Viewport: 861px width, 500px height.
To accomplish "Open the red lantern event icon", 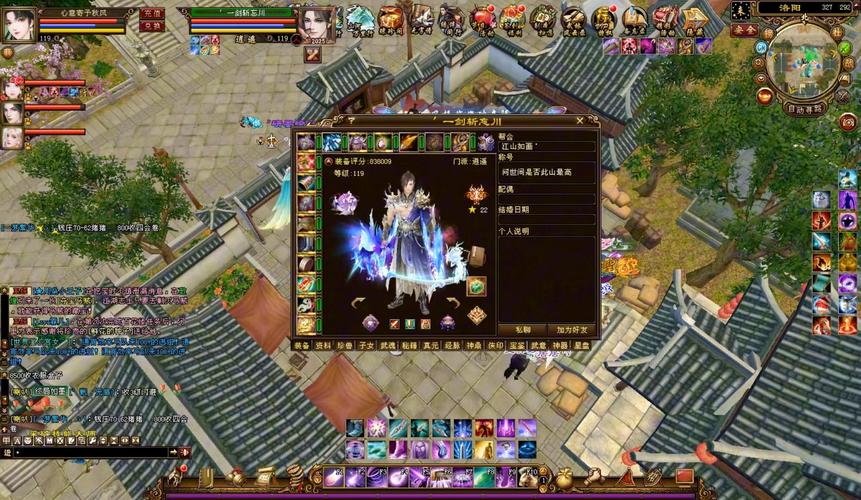I will 482,16.
